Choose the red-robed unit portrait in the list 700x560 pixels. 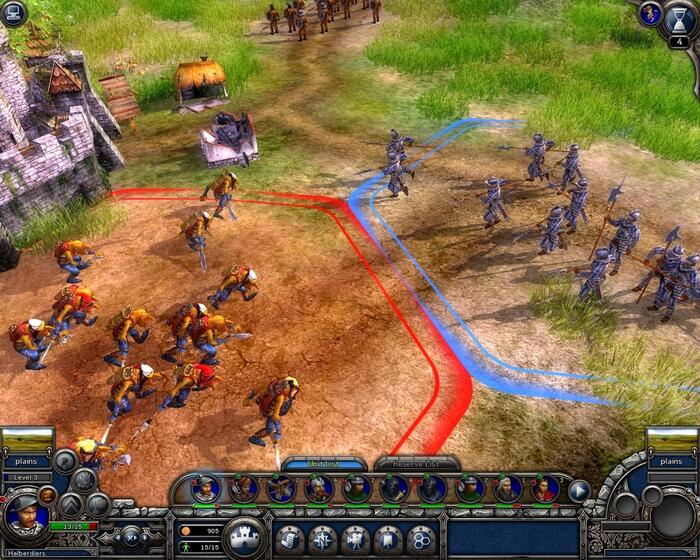[x=545, y=489]
